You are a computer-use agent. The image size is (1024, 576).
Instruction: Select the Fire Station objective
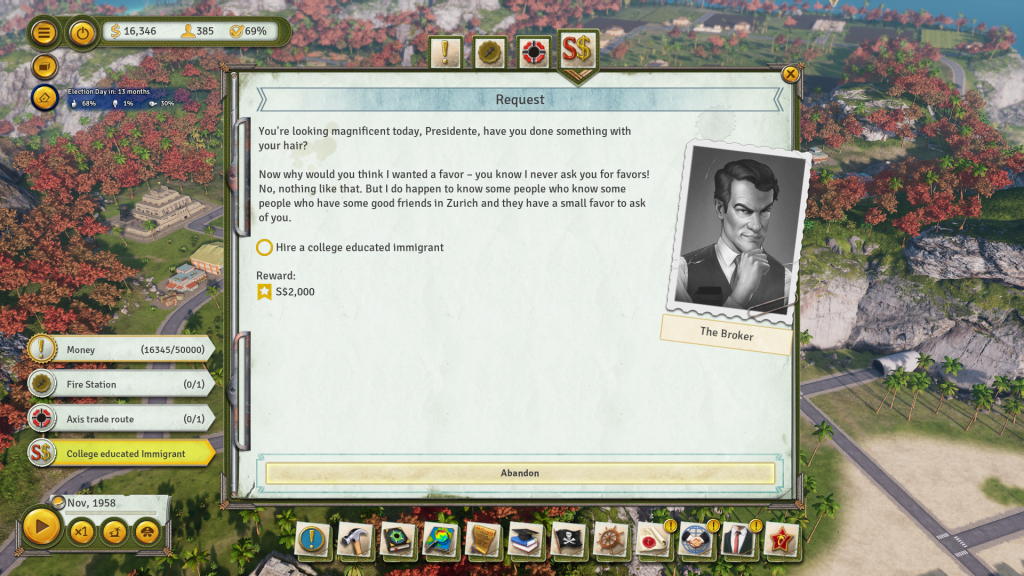(x=120, y=384)
